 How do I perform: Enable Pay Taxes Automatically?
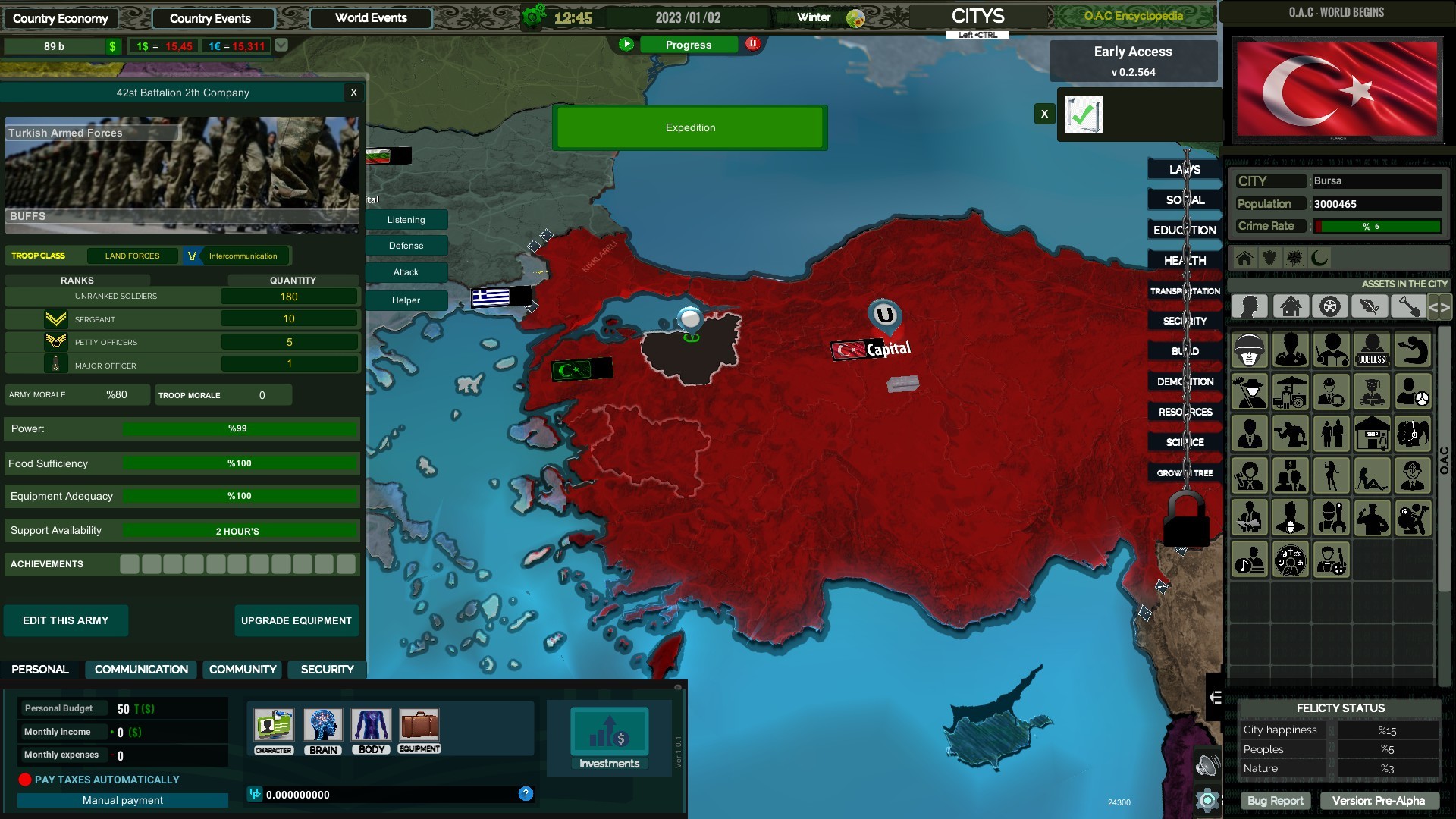click(25, 779)
